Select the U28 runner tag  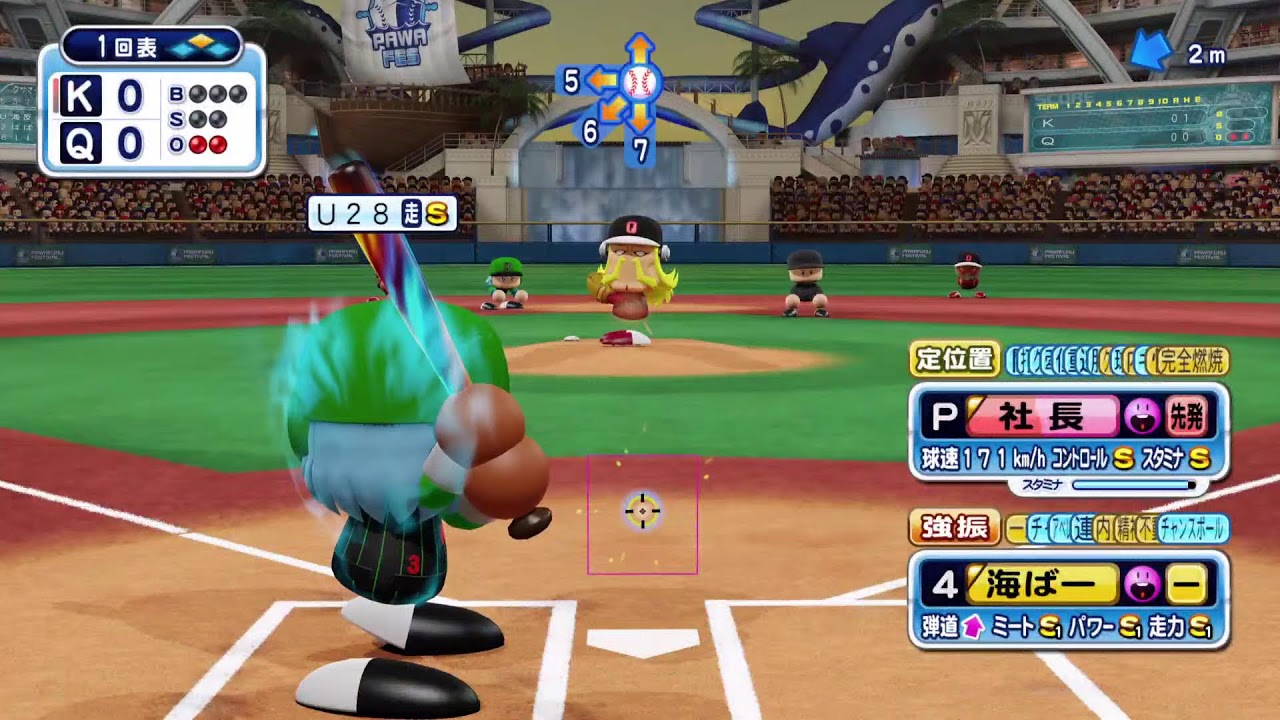pyautogui.click(x=381, y=213)
